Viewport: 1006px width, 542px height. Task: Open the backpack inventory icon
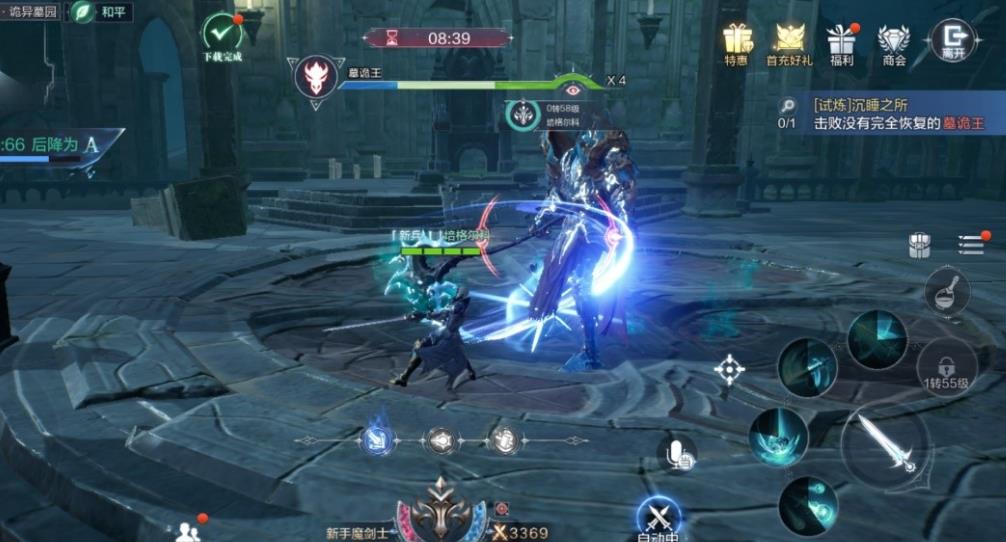tap(920, 244)
